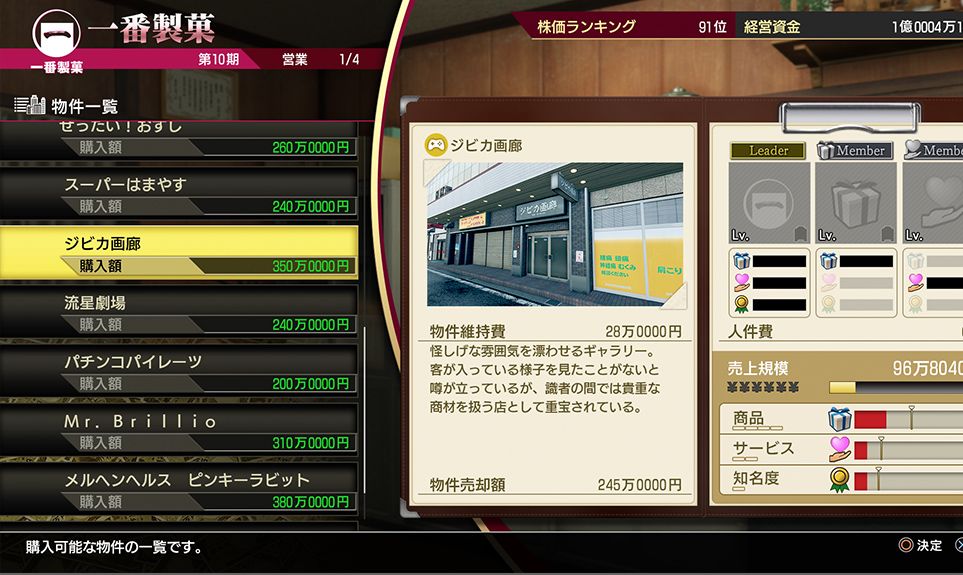Click the ジビカ画廊 storefront photo
963x575 pixels.
coord(555,234)
